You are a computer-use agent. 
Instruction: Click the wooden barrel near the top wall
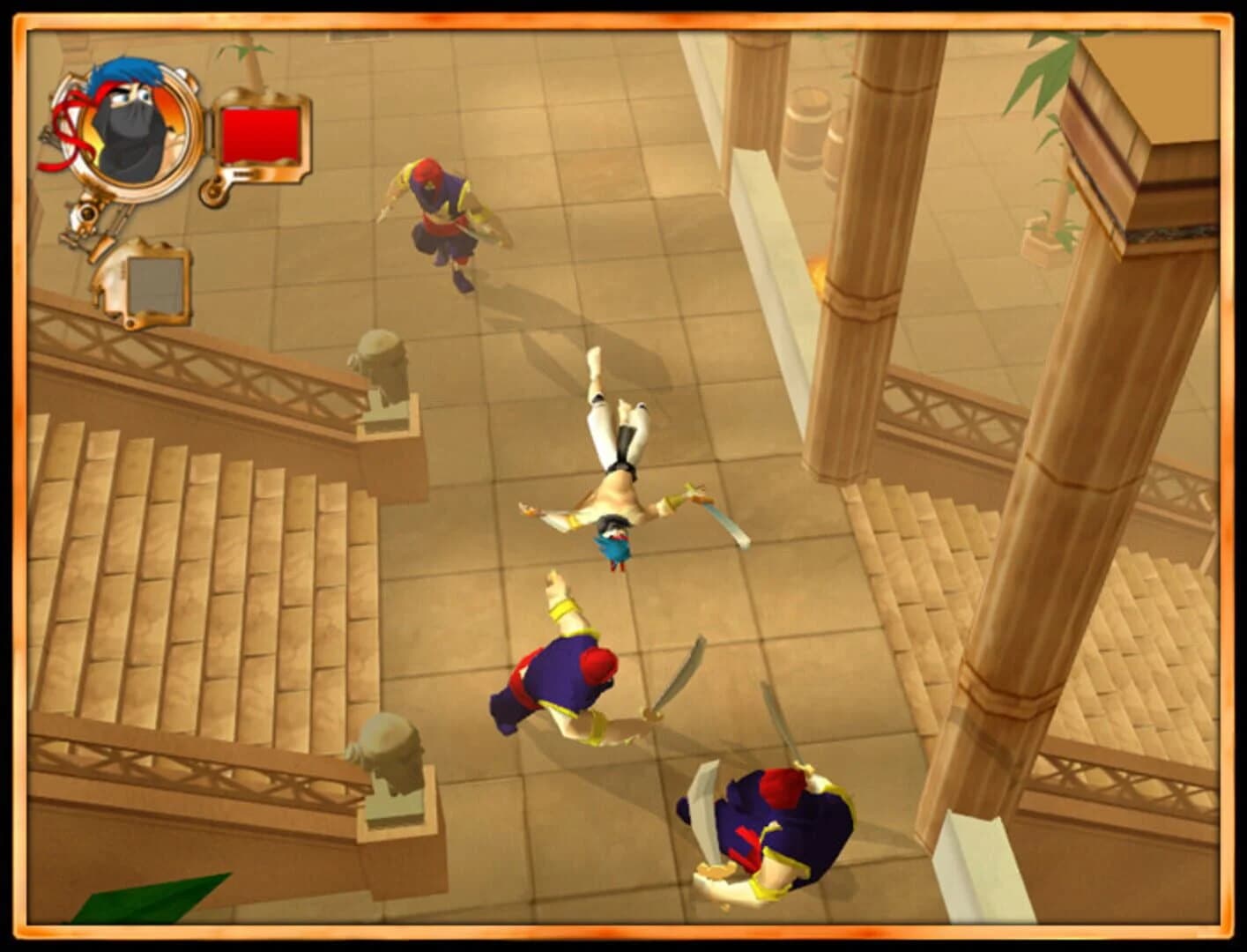(x=806, y=123)
